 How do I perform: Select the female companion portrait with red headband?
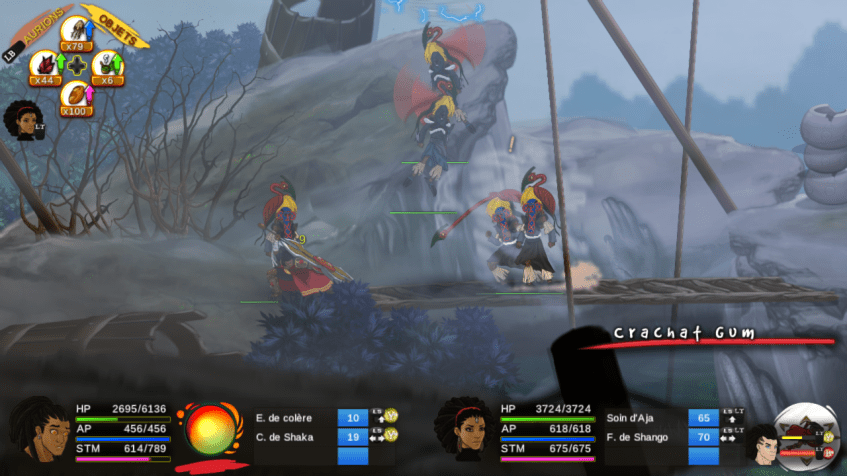[460, 430]
